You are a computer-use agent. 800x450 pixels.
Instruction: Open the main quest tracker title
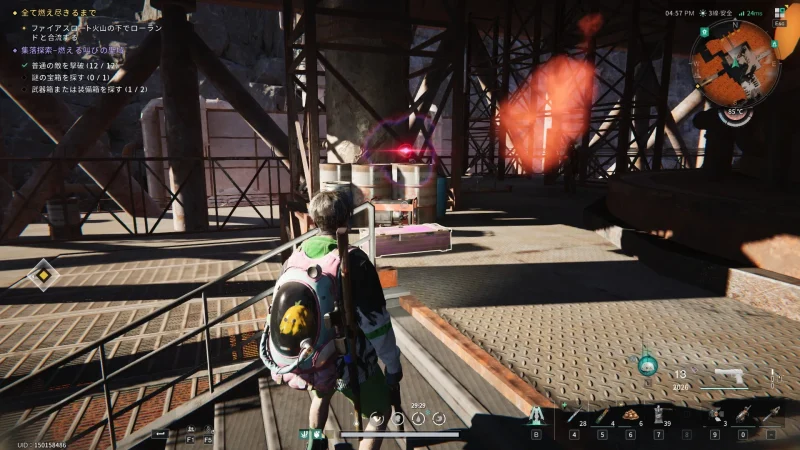[x=58, y=12]
